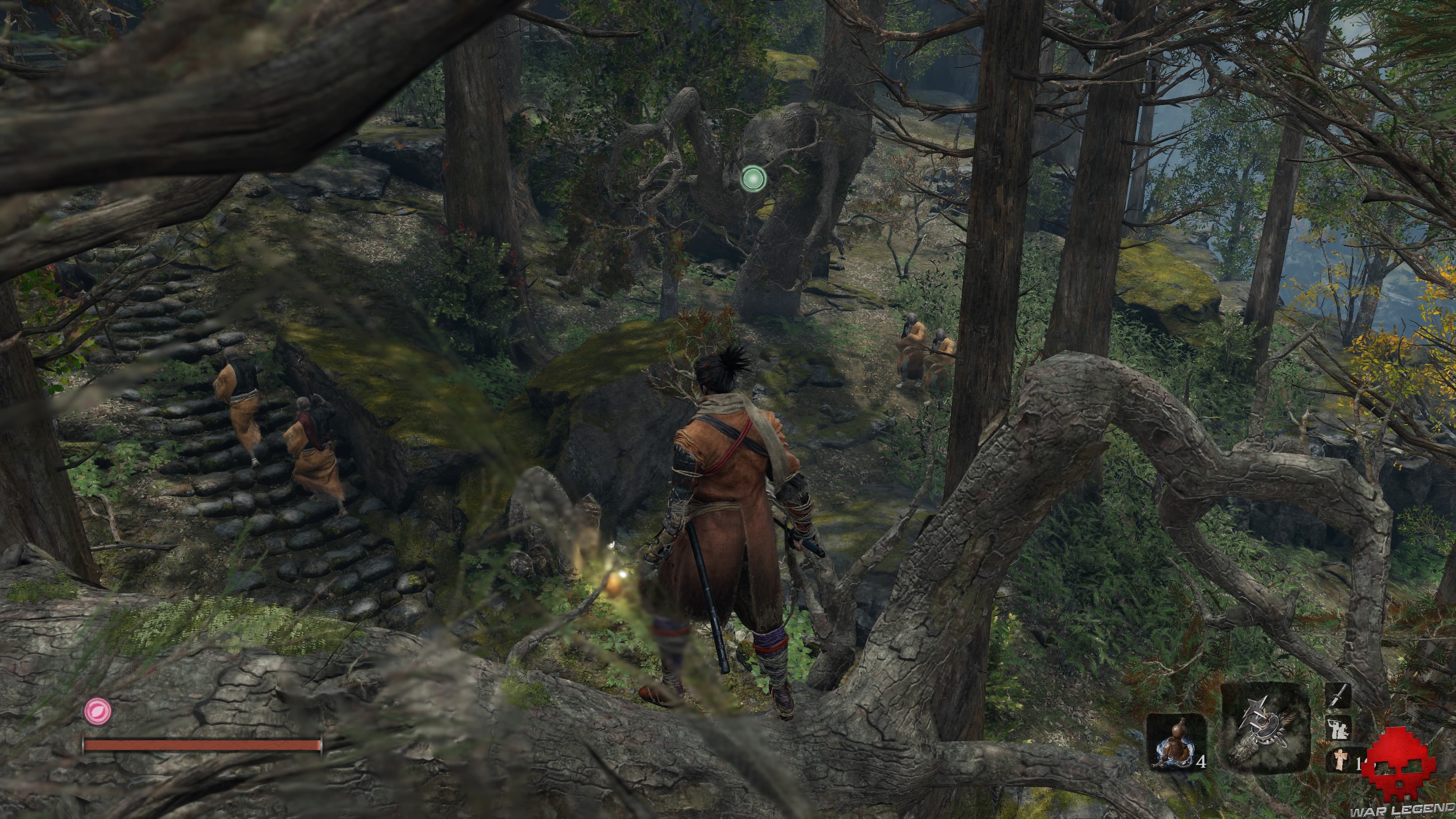This screenshot has height=819, width=1456.
Task: Toggle the spirit emblem count display
Action: pyautogui.click(x=1360, y=763)
